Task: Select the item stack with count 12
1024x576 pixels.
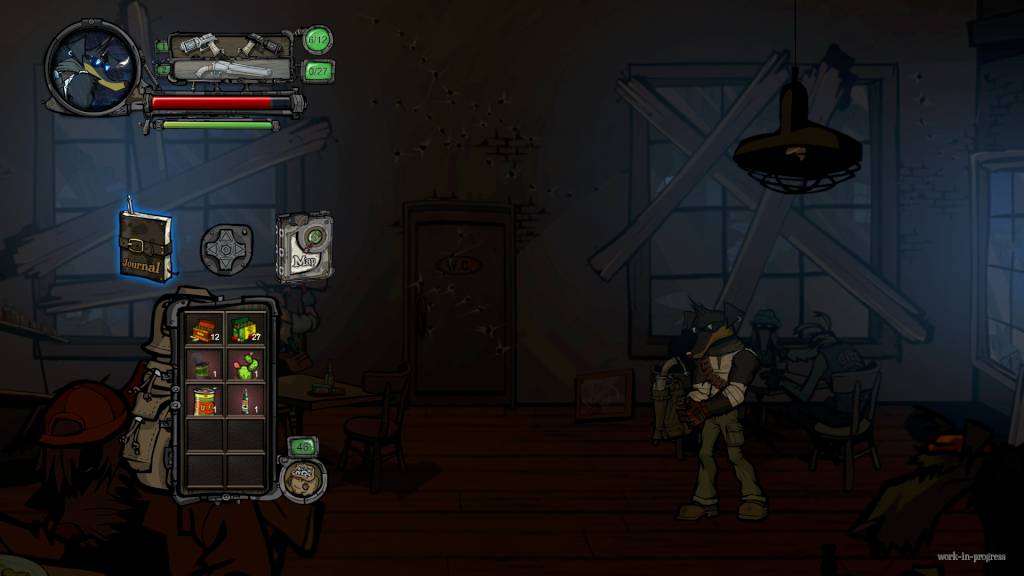Action: click(205, 329)
